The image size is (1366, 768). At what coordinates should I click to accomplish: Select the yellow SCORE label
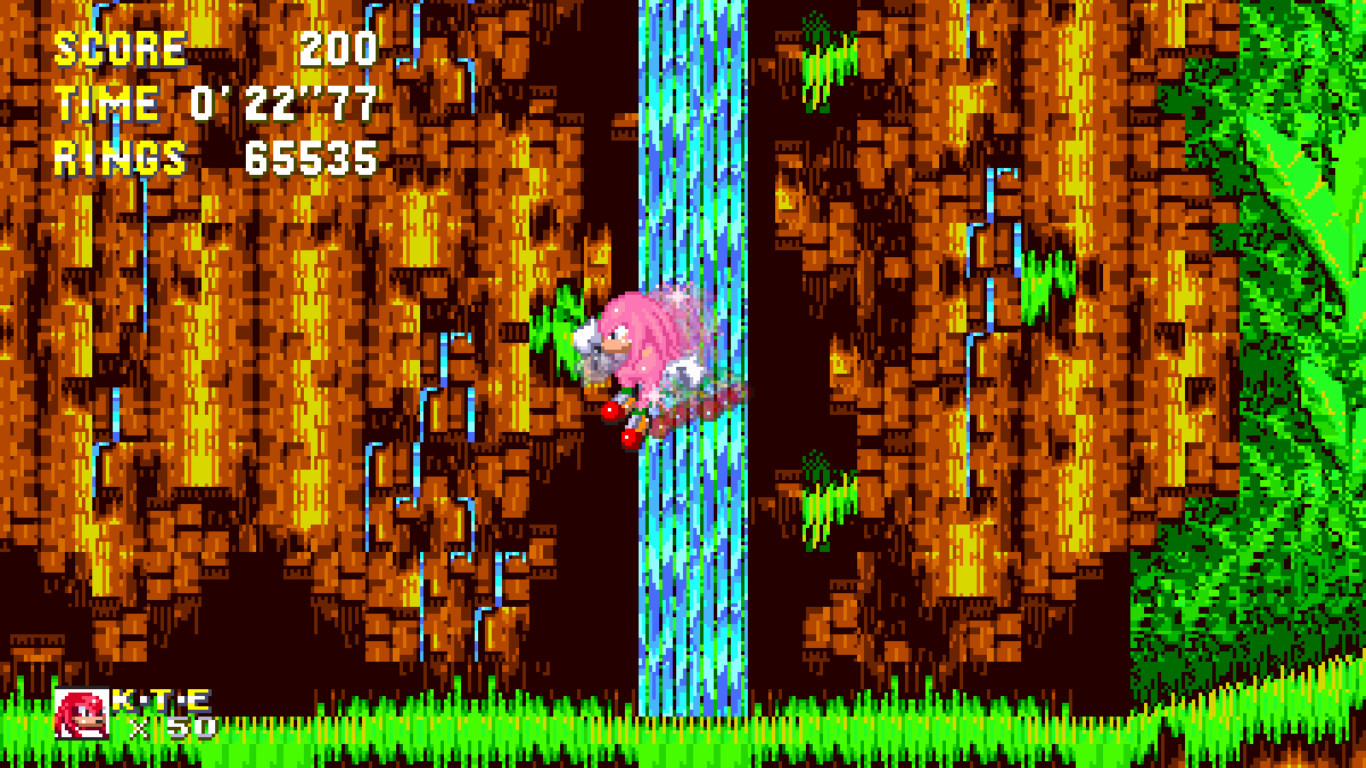[120, 48]
